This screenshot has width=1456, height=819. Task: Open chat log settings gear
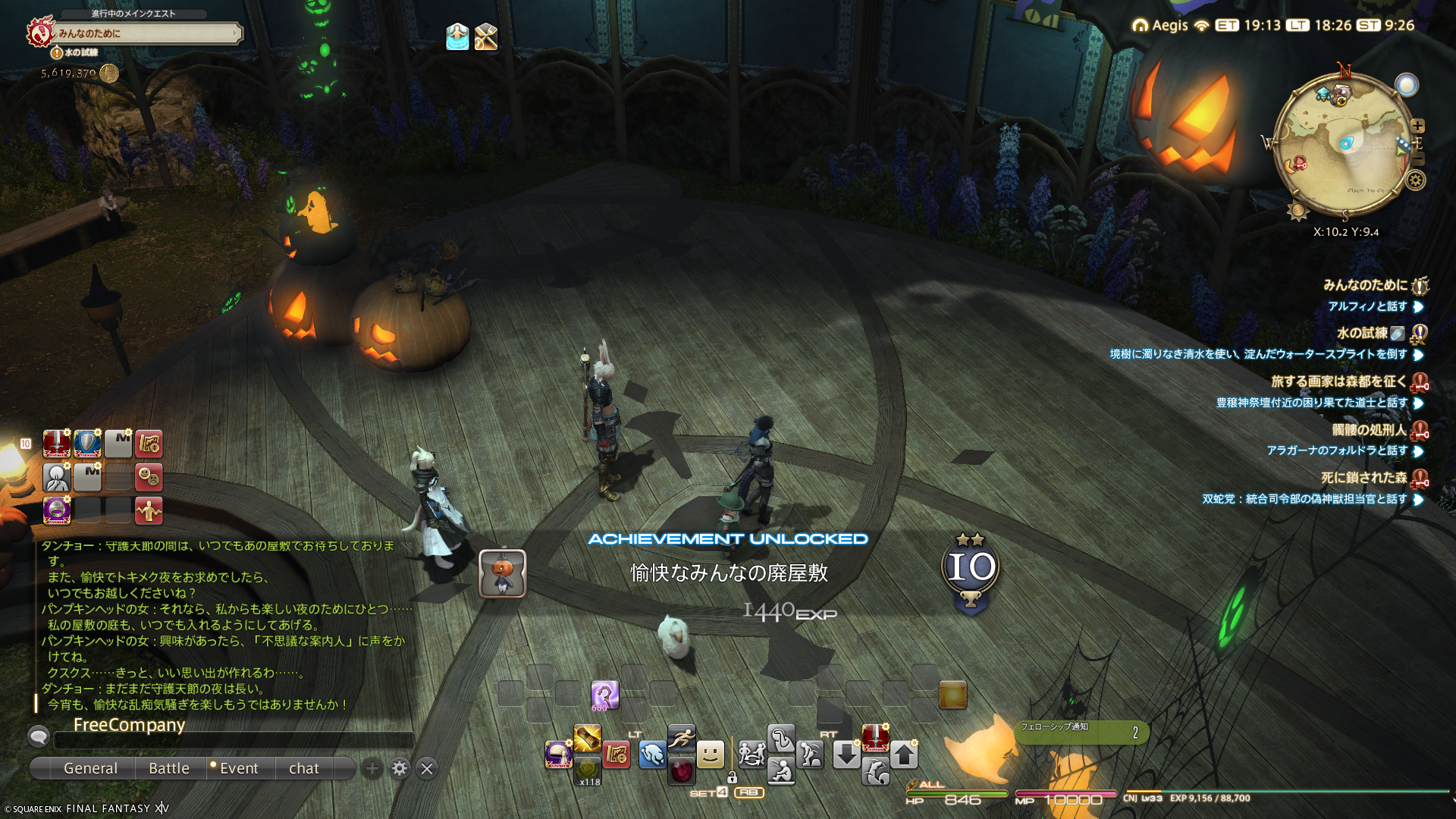click(x=400, y=769)
